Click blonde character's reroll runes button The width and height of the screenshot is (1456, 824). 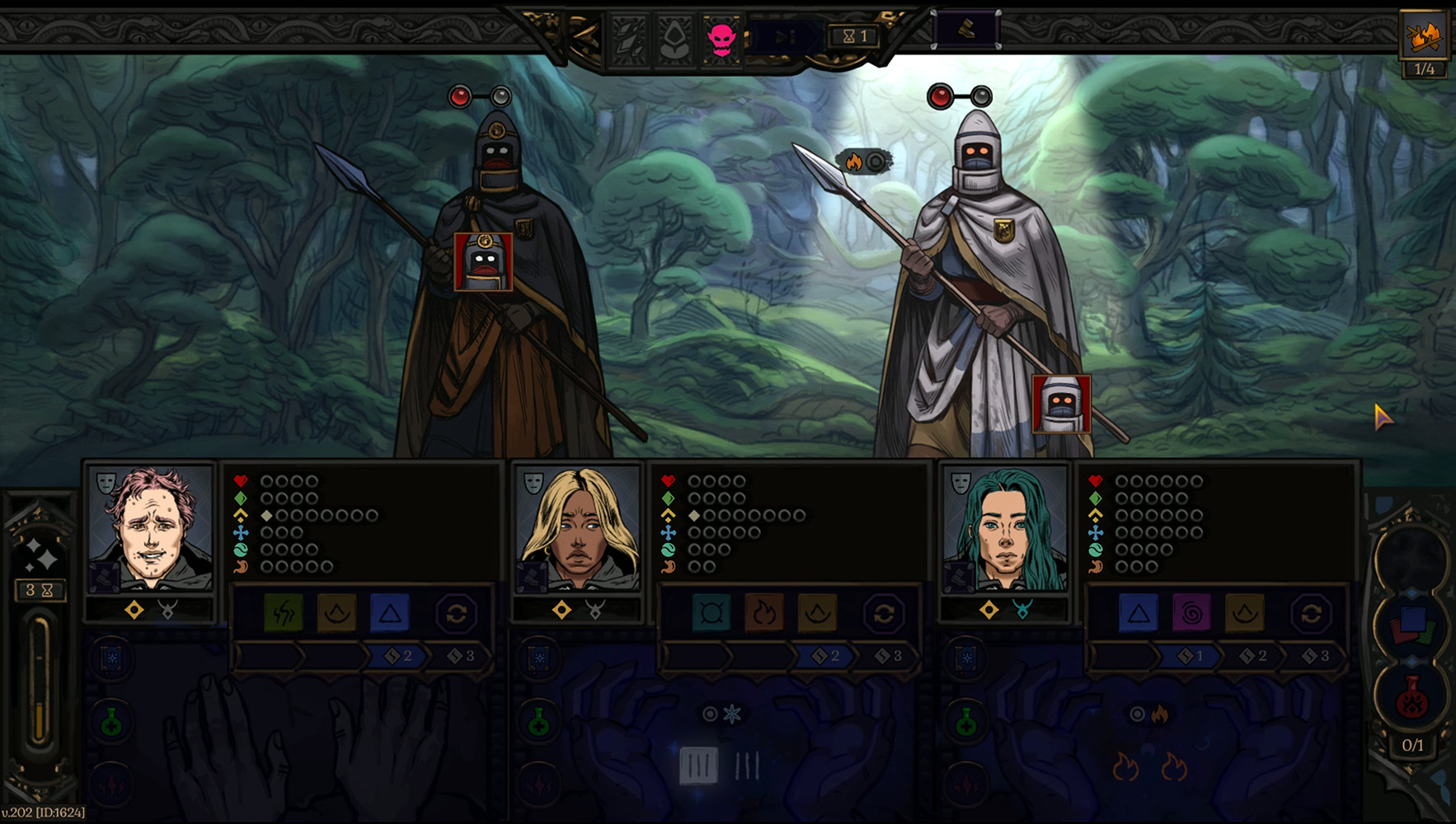884,614
